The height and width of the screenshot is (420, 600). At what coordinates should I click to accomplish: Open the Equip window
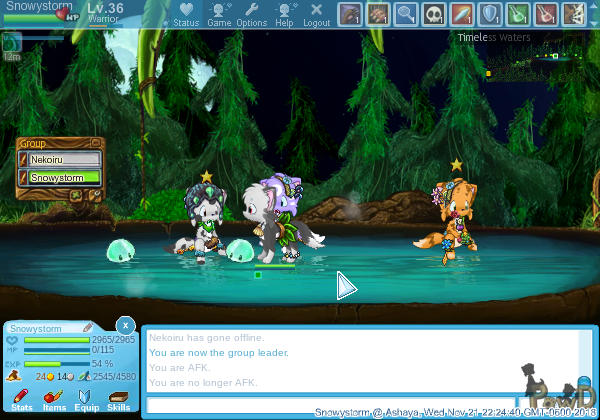coord(86,400)
